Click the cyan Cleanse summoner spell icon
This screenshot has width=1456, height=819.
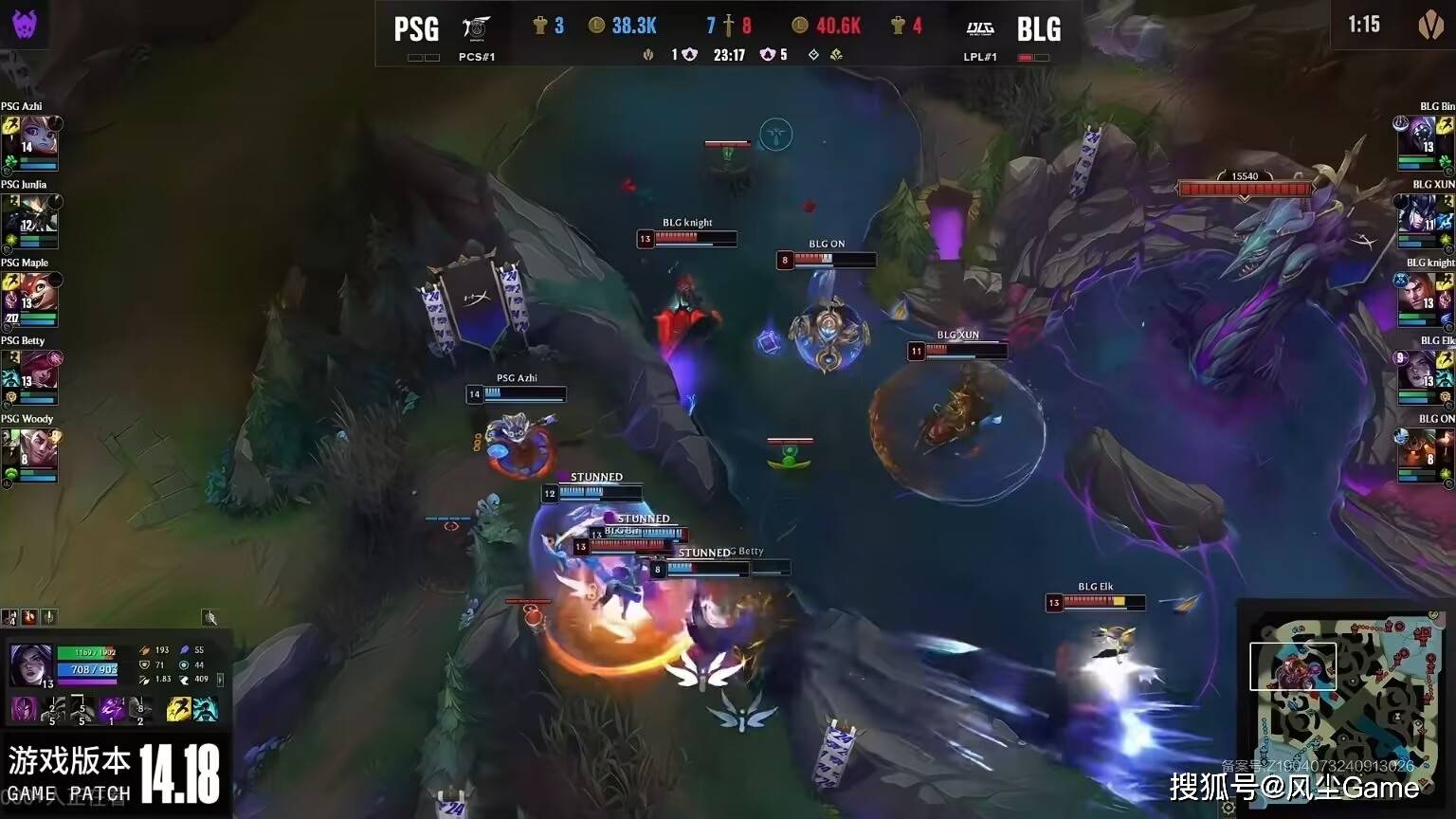click(x=205, y=709)
